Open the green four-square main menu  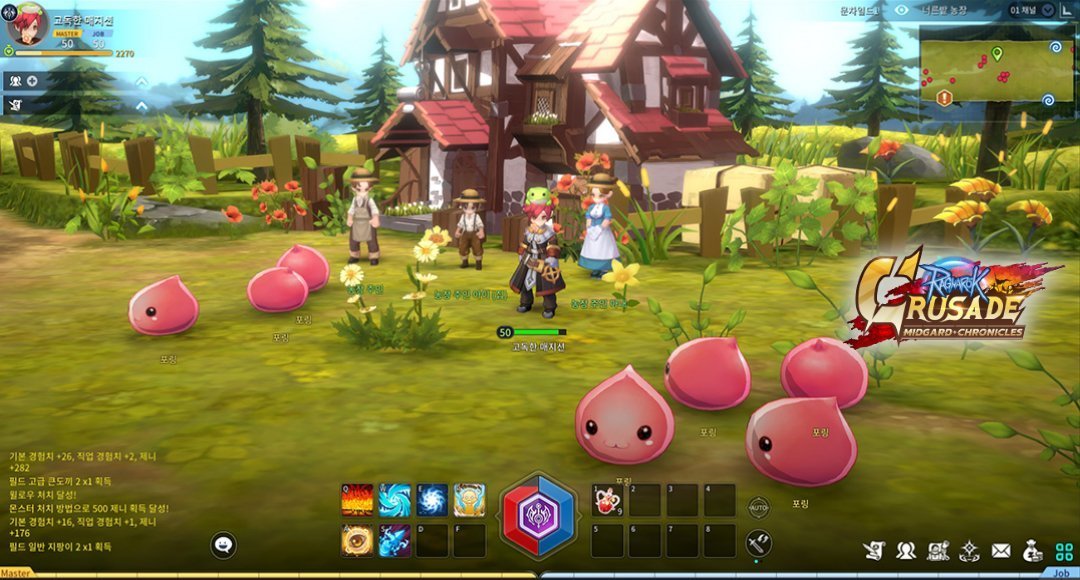[1064, 550]
